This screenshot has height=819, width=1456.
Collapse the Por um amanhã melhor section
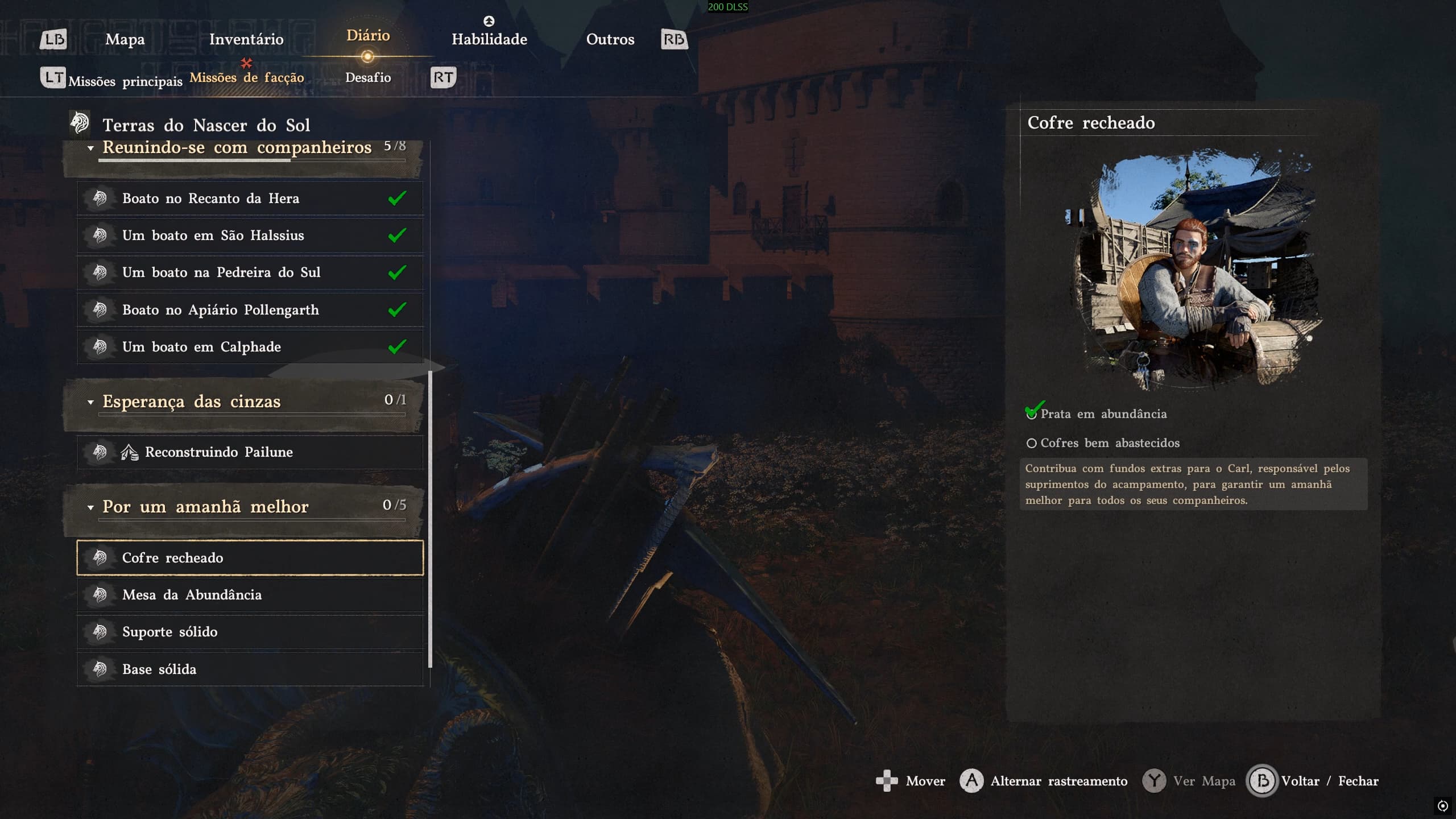coord(90,507)
